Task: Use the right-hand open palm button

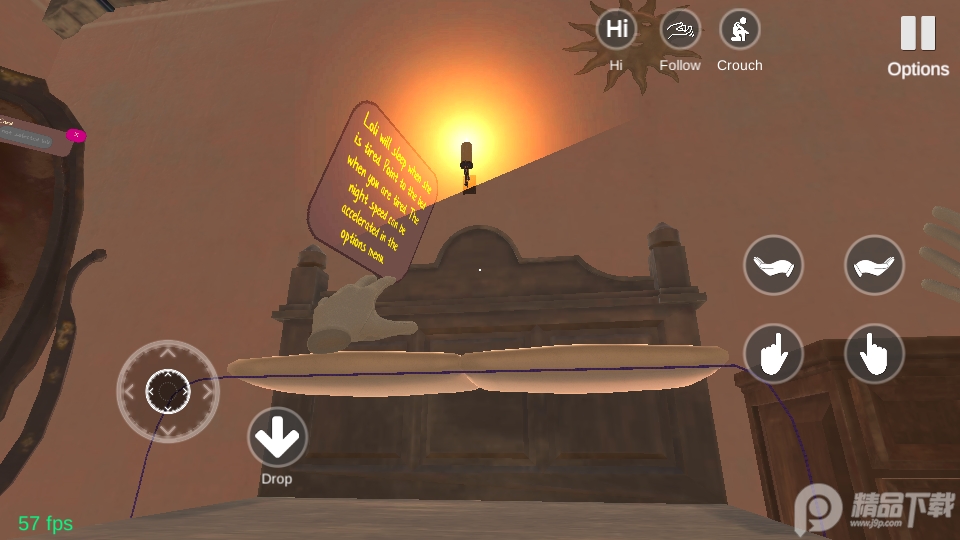Action: [874, 265]
